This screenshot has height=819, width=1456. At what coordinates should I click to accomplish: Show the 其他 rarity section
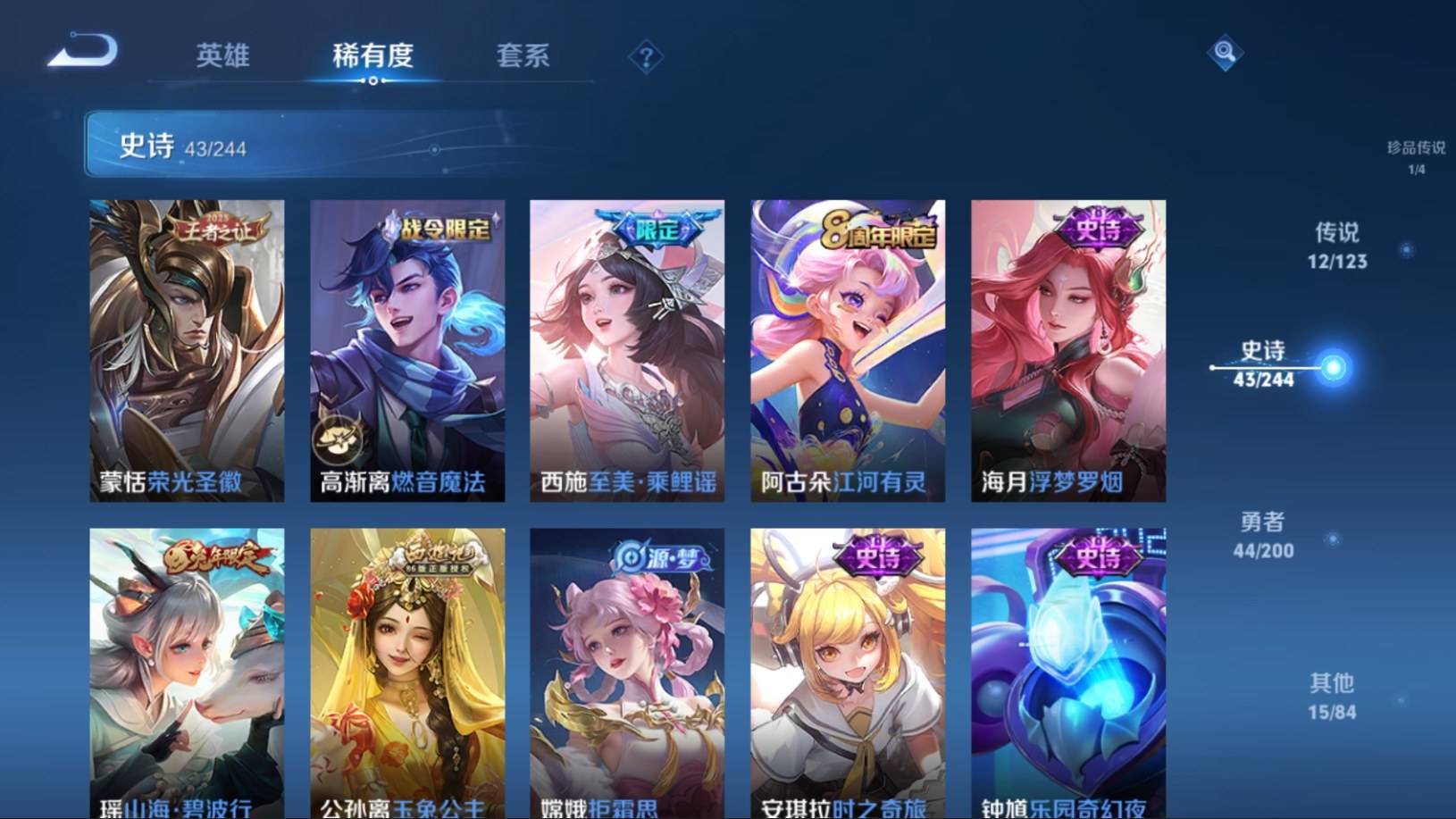pos(1331,696)
